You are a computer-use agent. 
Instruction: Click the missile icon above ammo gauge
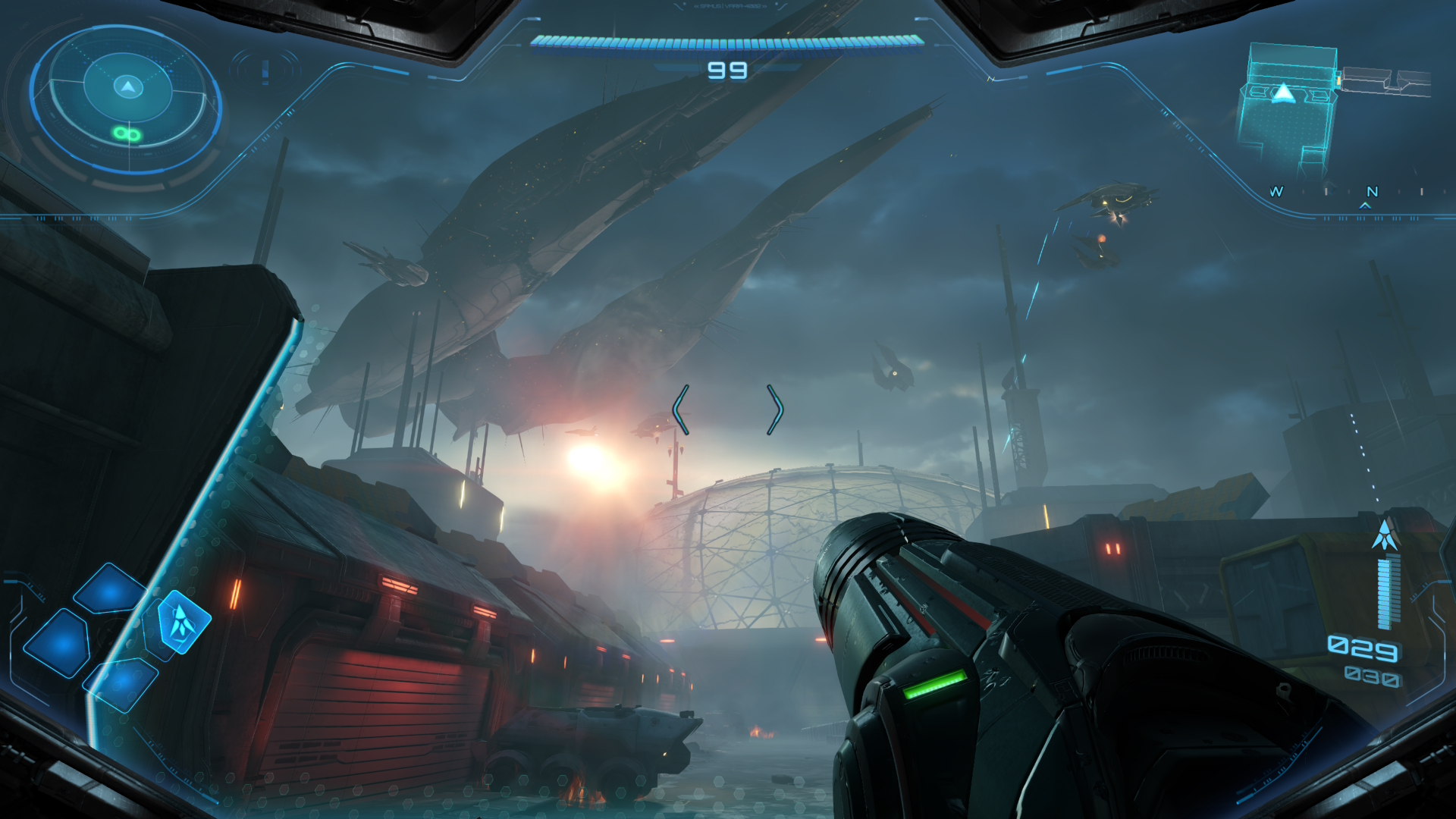coord(1385,535)
